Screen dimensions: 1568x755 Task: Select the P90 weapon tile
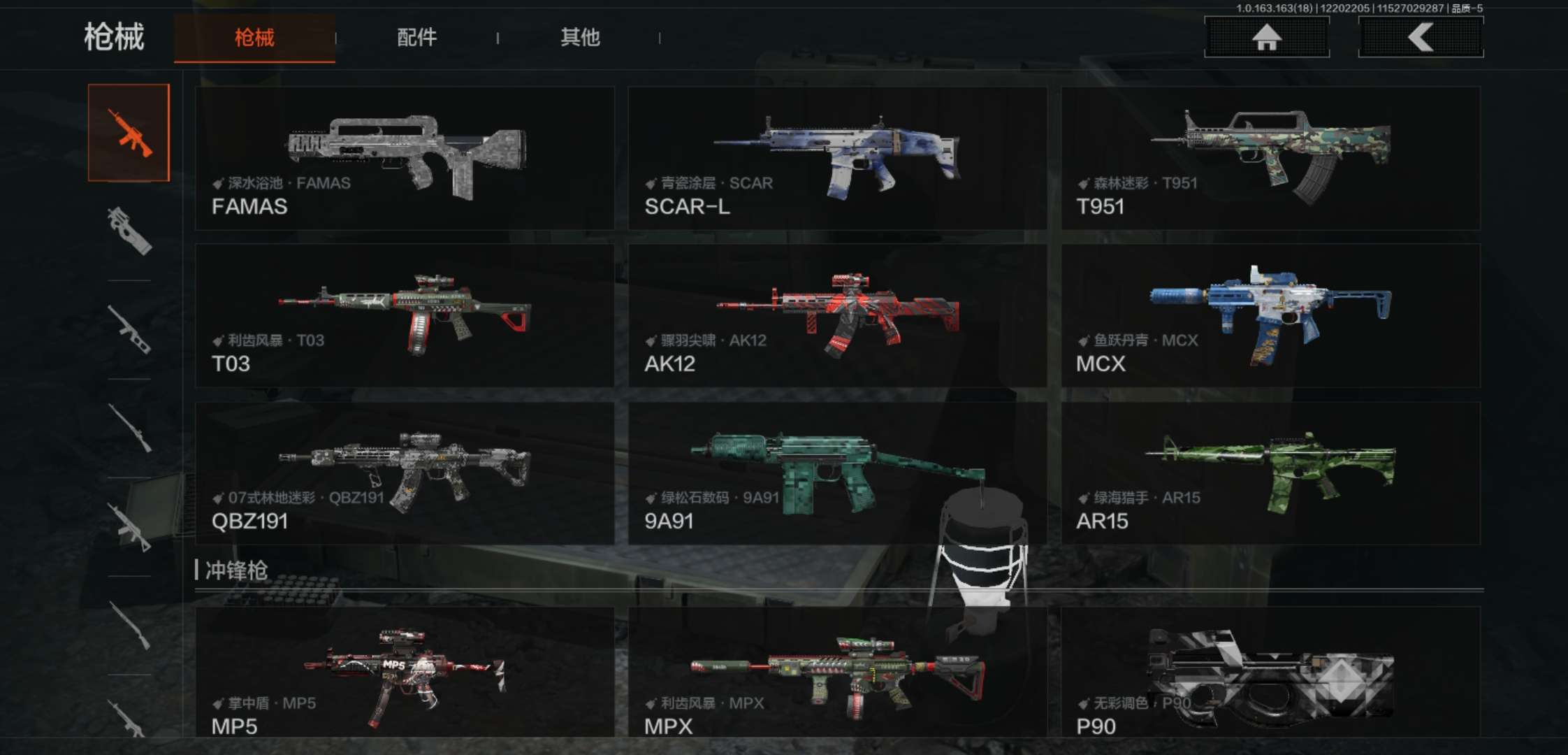[x=1270, y=673]
